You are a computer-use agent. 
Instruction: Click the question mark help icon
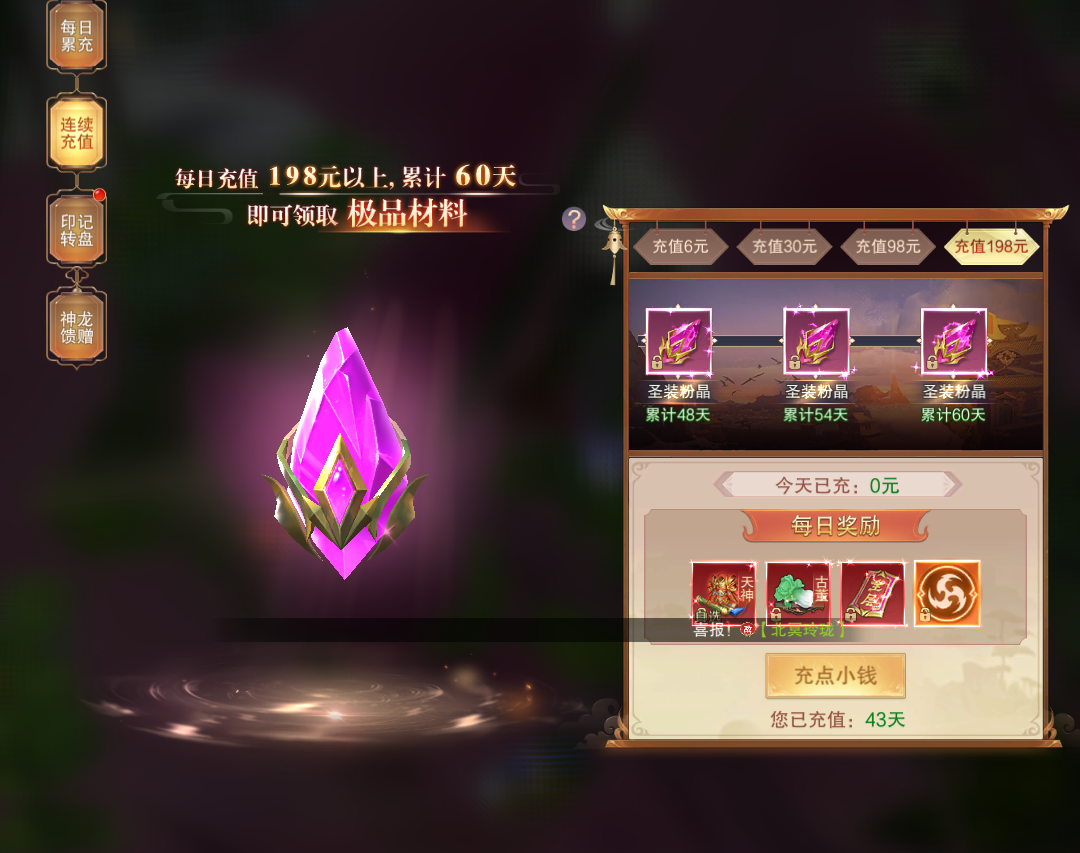click(573, 219)
